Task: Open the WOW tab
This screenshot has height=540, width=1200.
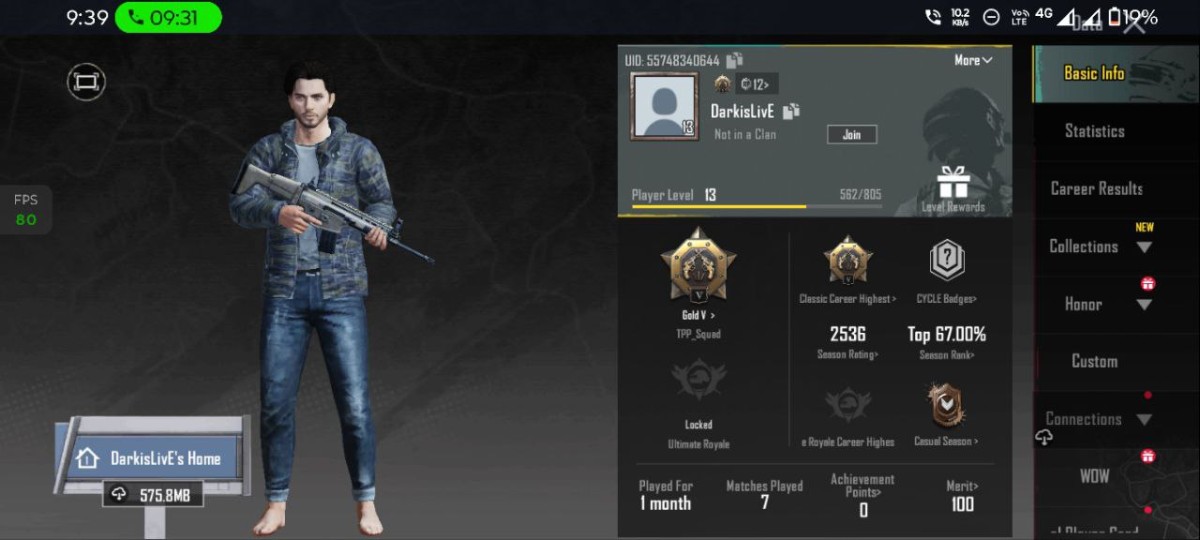Action: 1094,476
